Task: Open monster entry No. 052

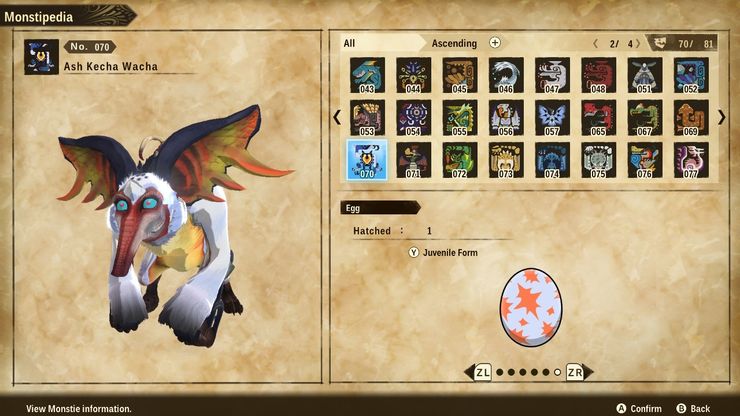Action: pyautogui.click(x=691, y=75)
